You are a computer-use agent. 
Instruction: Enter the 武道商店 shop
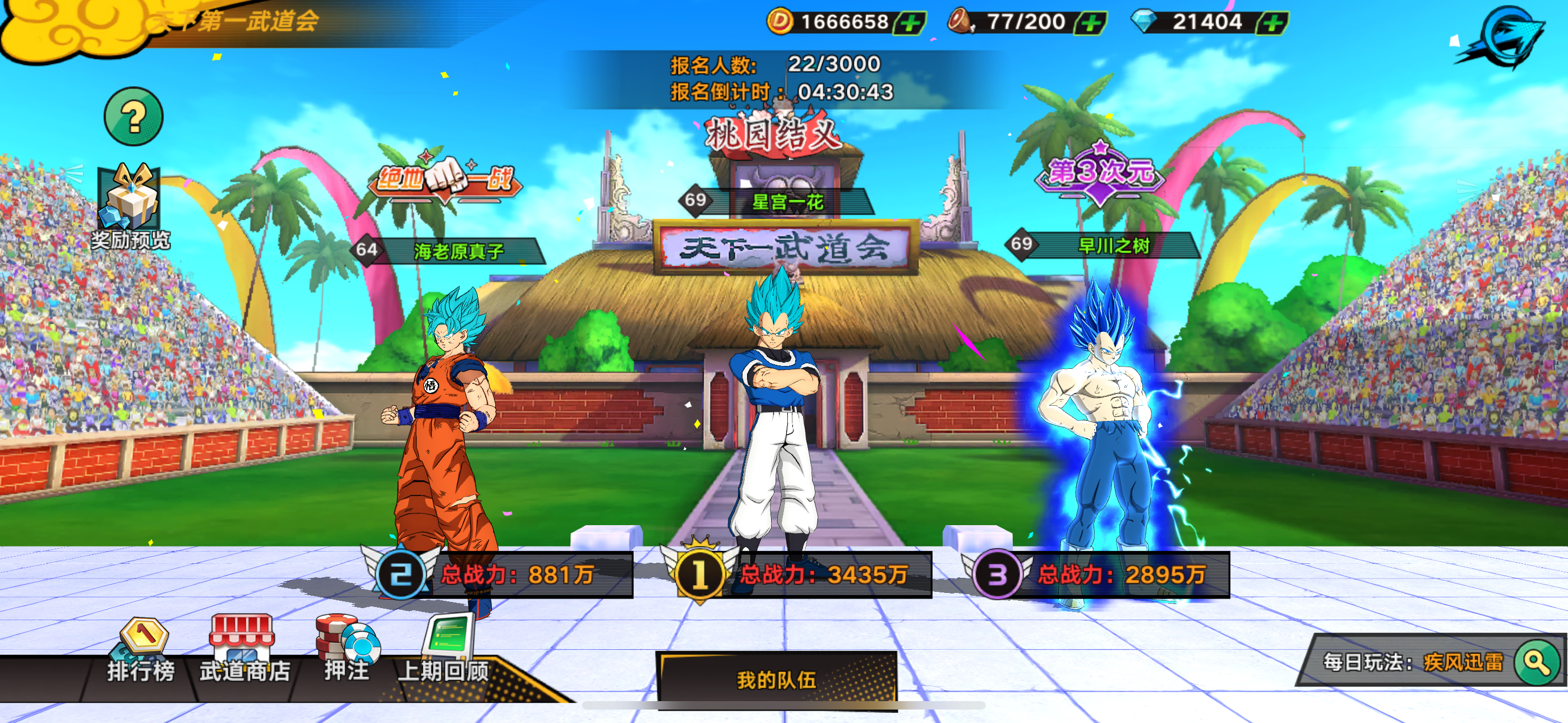coord(243,650)
